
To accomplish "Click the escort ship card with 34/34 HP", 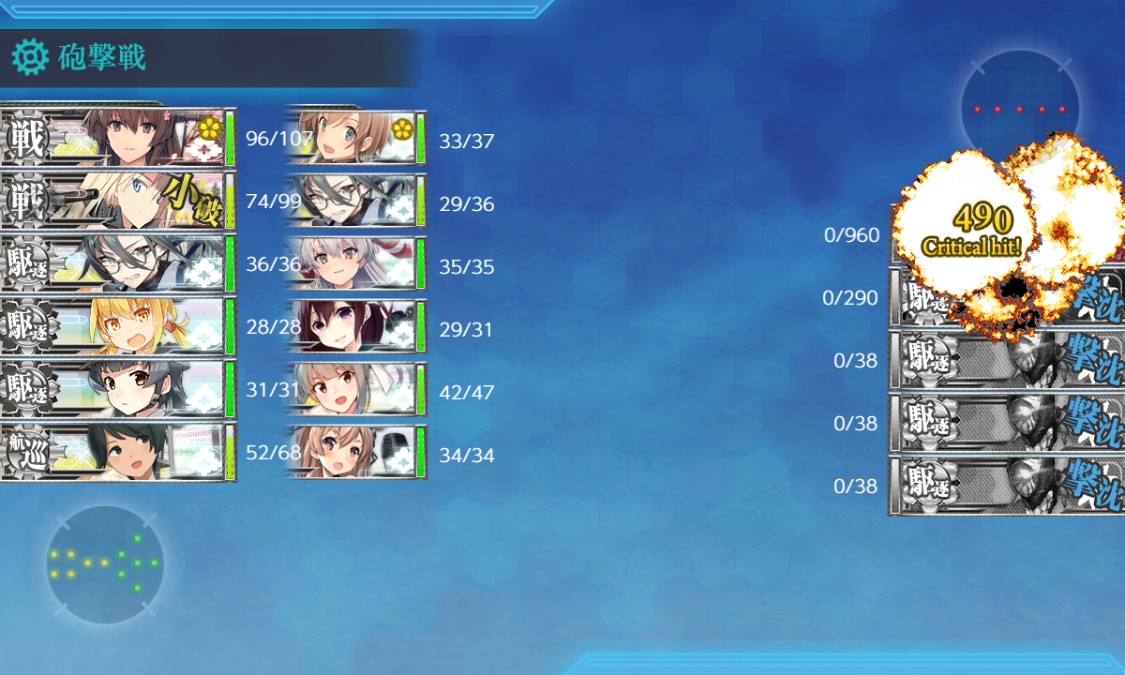I will click(356, 452).
